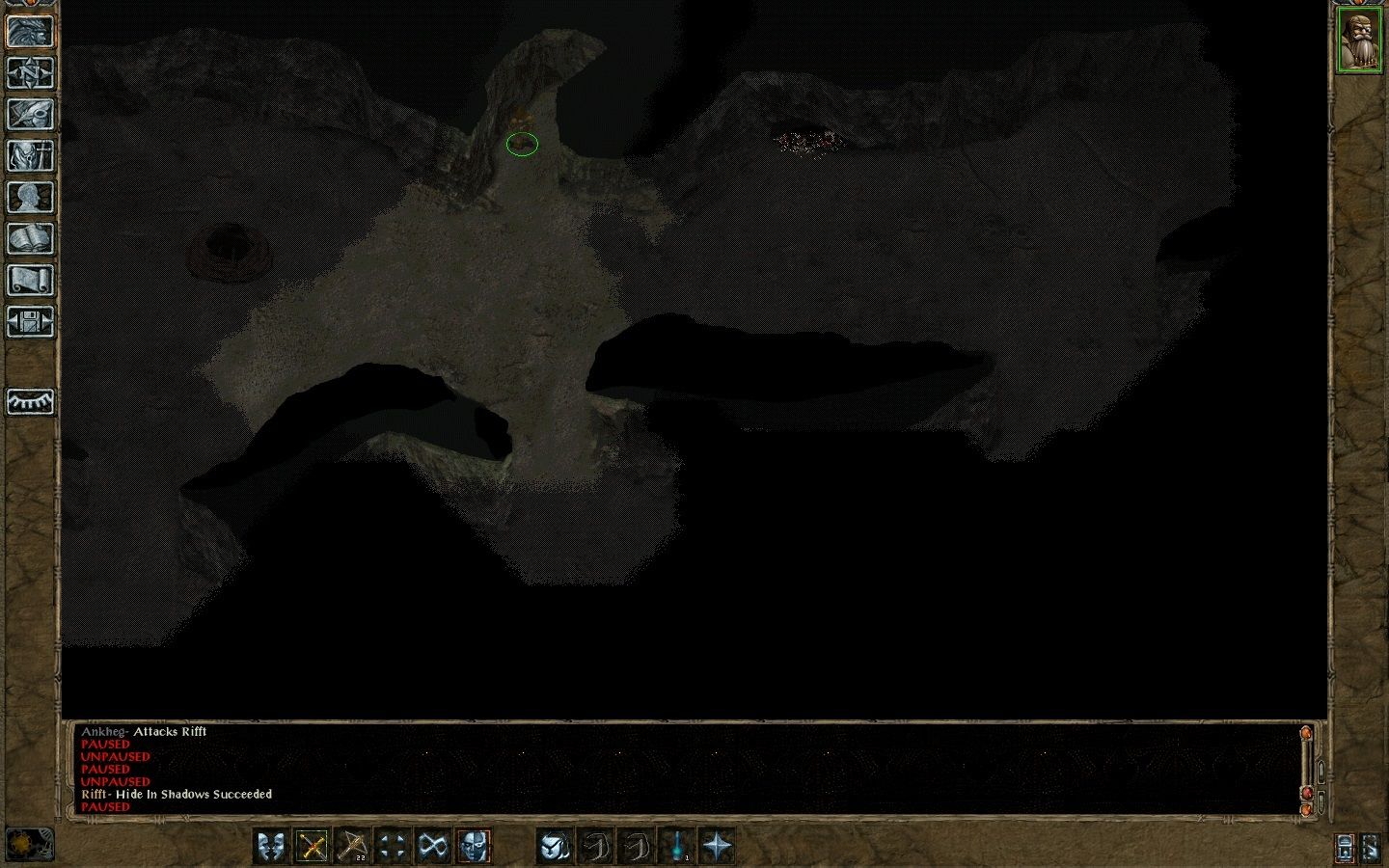Open the mage spellbook
Viewport: 1389px width, 868px height.
29,238
